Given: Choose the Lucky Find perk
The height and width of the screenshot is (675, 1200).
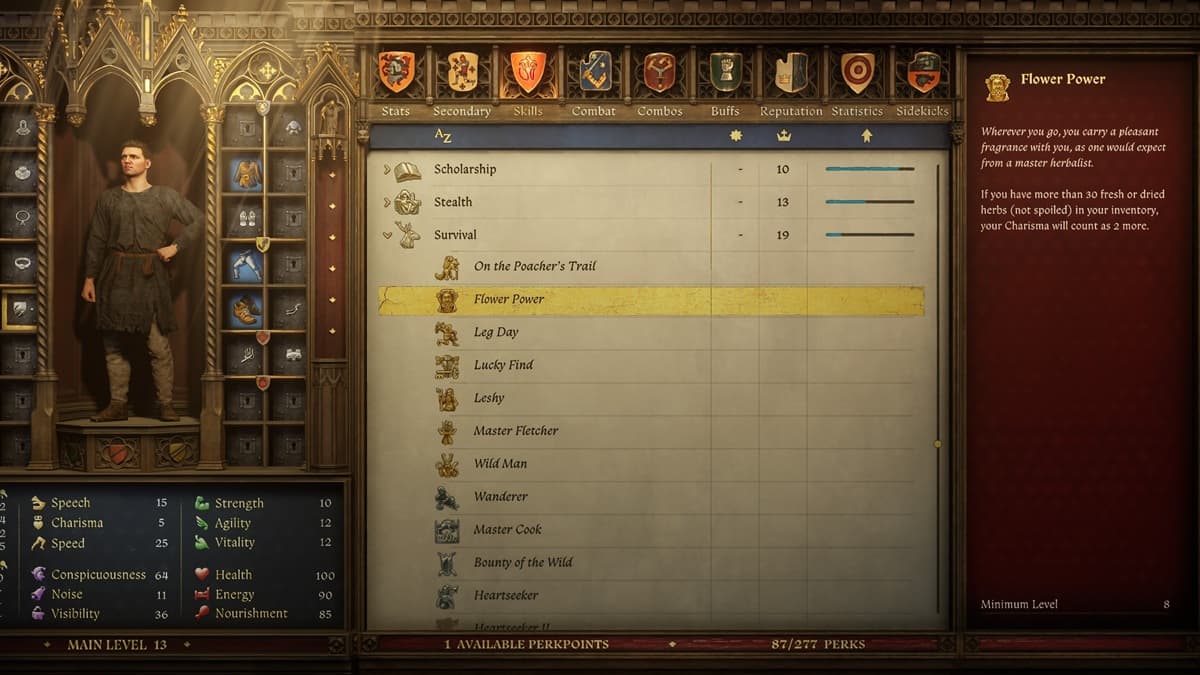Looking at the screenshot, I should (x=503, y=365).
